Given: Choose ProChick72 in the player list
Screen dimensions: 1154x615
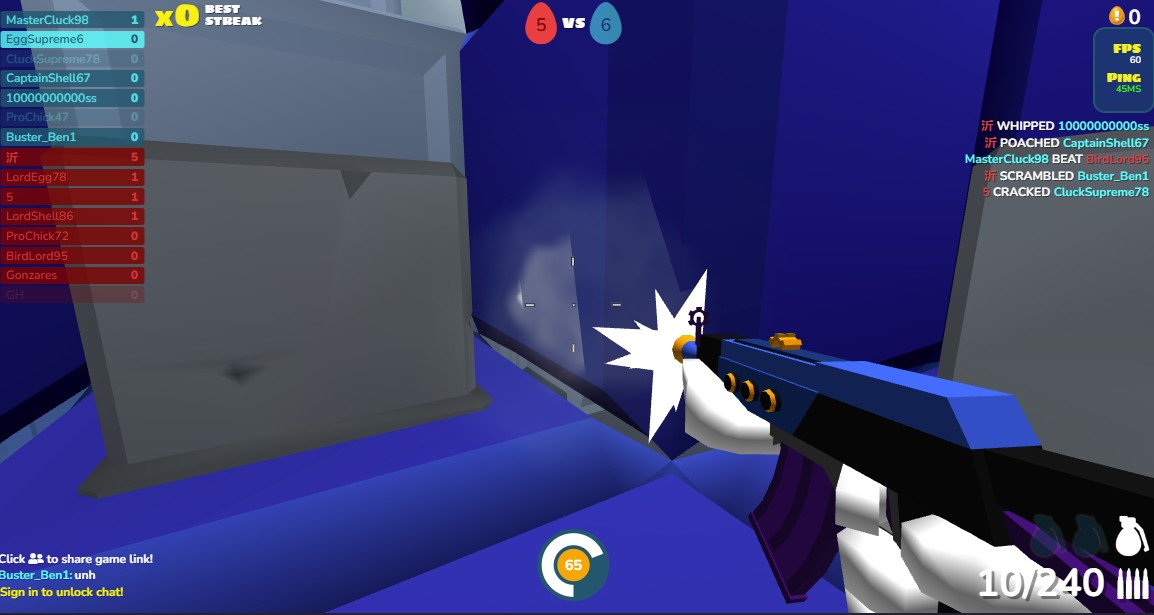Looking at the screenshot, I should 72,236.
